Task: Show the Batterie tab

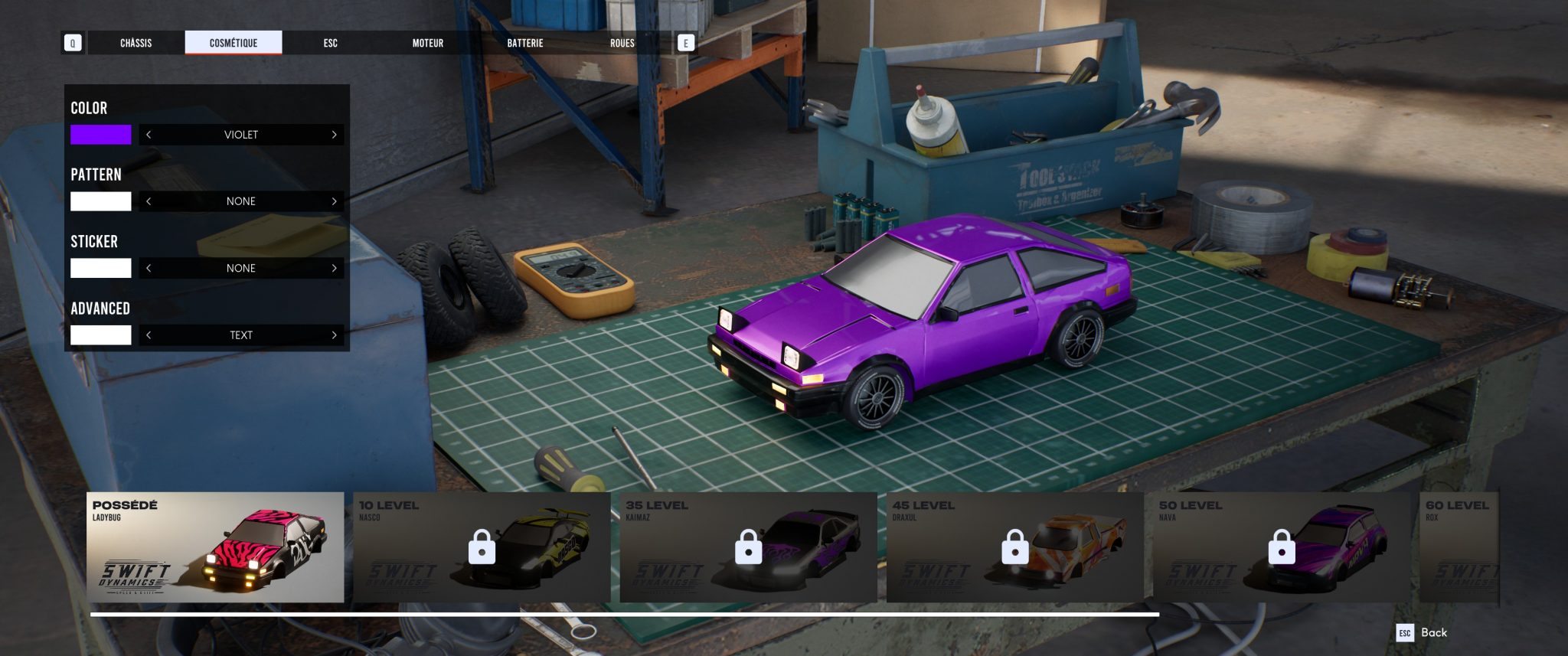Action: (525, 43)
